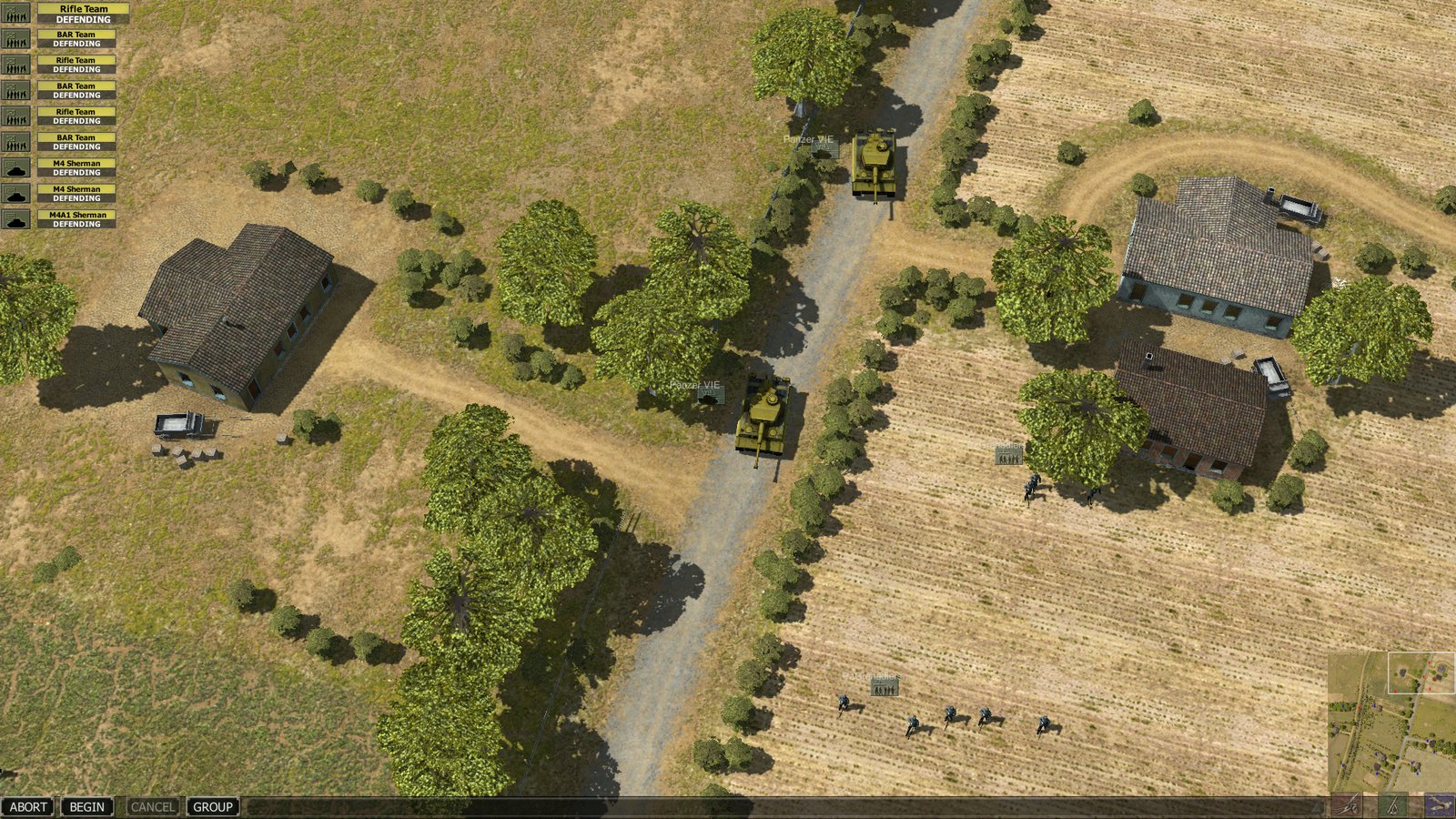Select the M4A1 Sherman tank icon
The height and width of the screenshot is (819, 1456).
point(14,218)
